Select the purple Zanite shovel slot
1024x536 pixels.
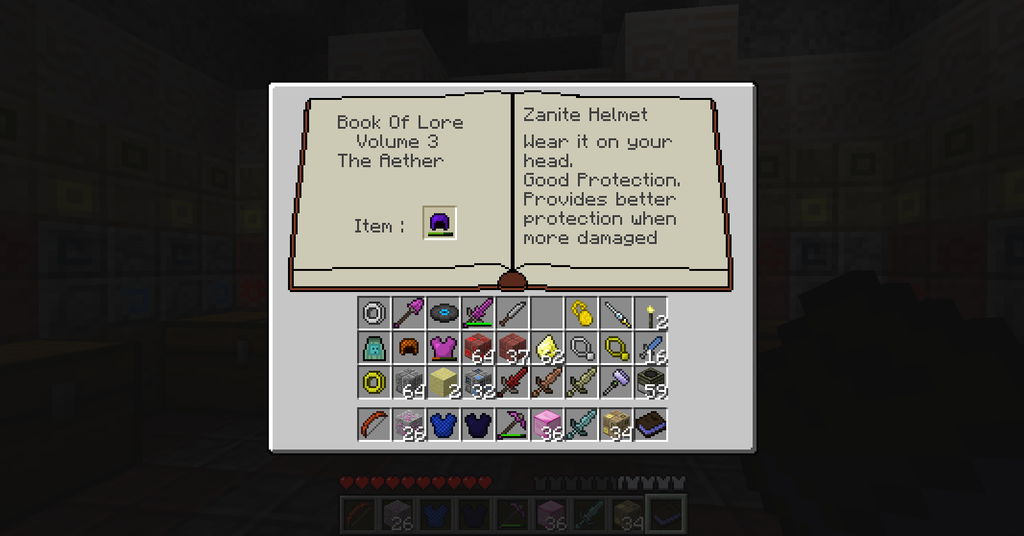click(x=408, y=314)
